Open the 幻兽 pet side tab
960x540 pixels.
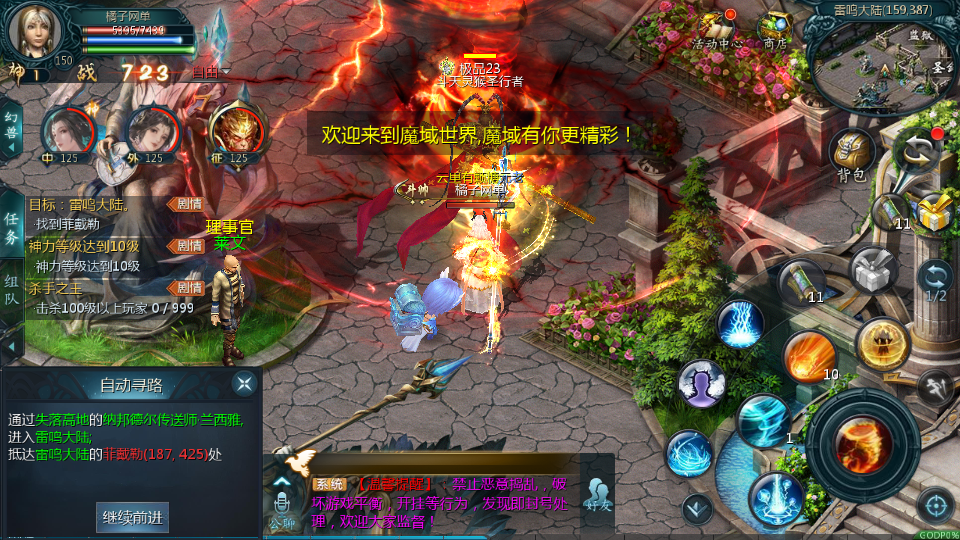[11, 130]
